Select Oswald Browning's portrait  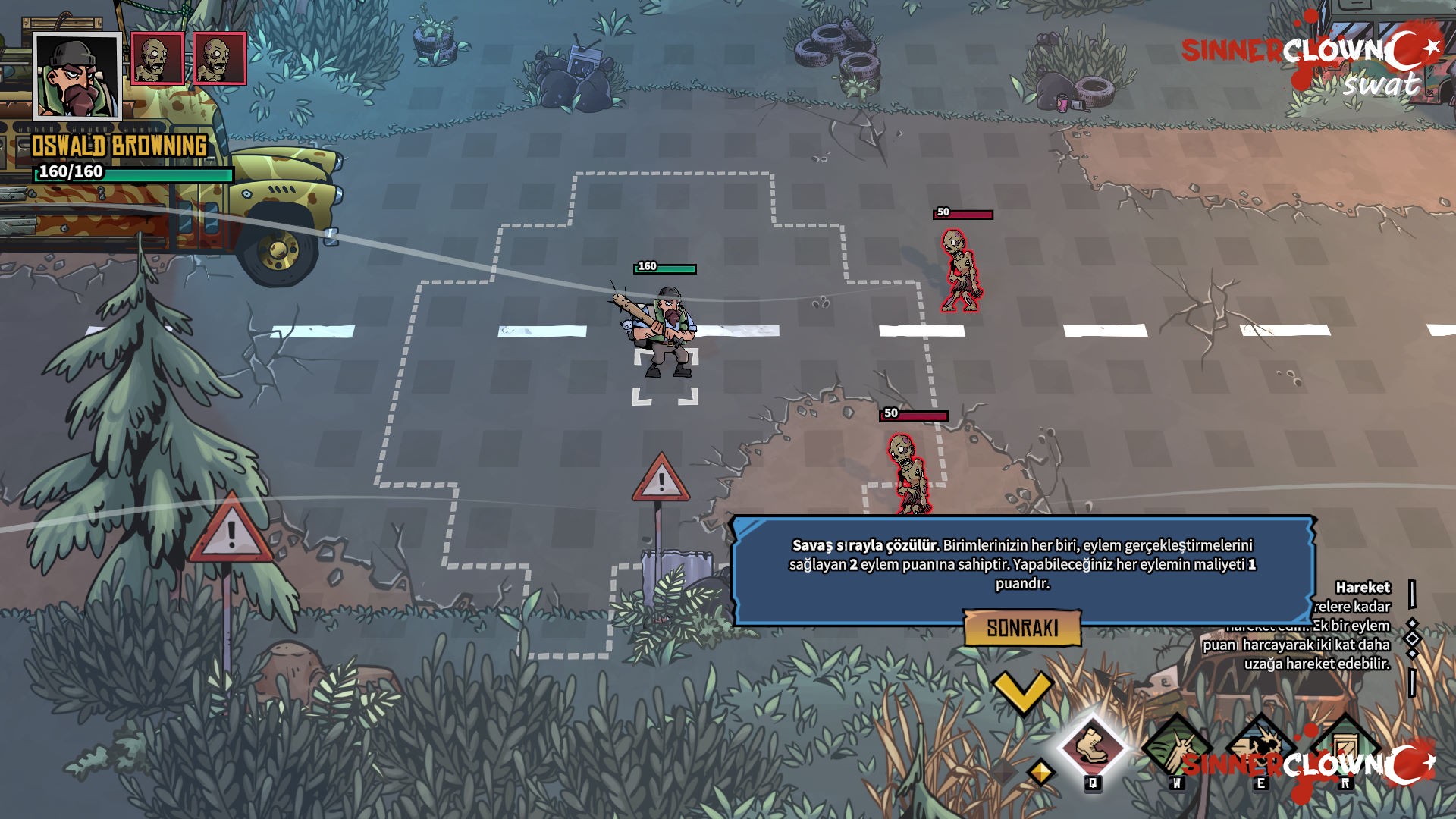[x=77, y=77]
